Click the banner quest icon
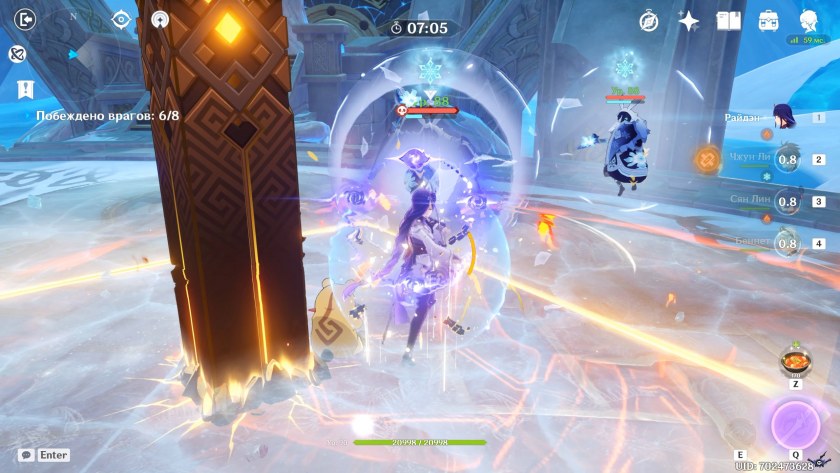 25,90
